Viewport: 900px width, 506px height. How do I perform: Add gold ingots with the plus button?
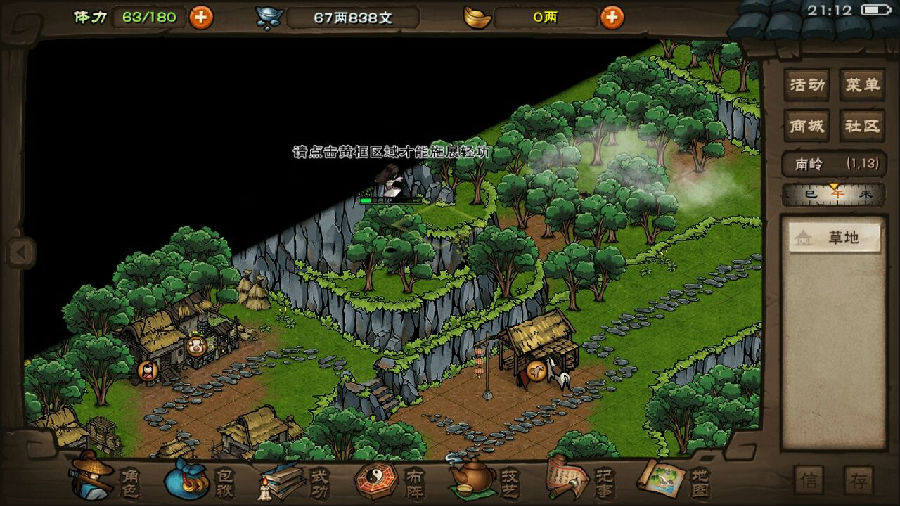(x=611, y=17)
